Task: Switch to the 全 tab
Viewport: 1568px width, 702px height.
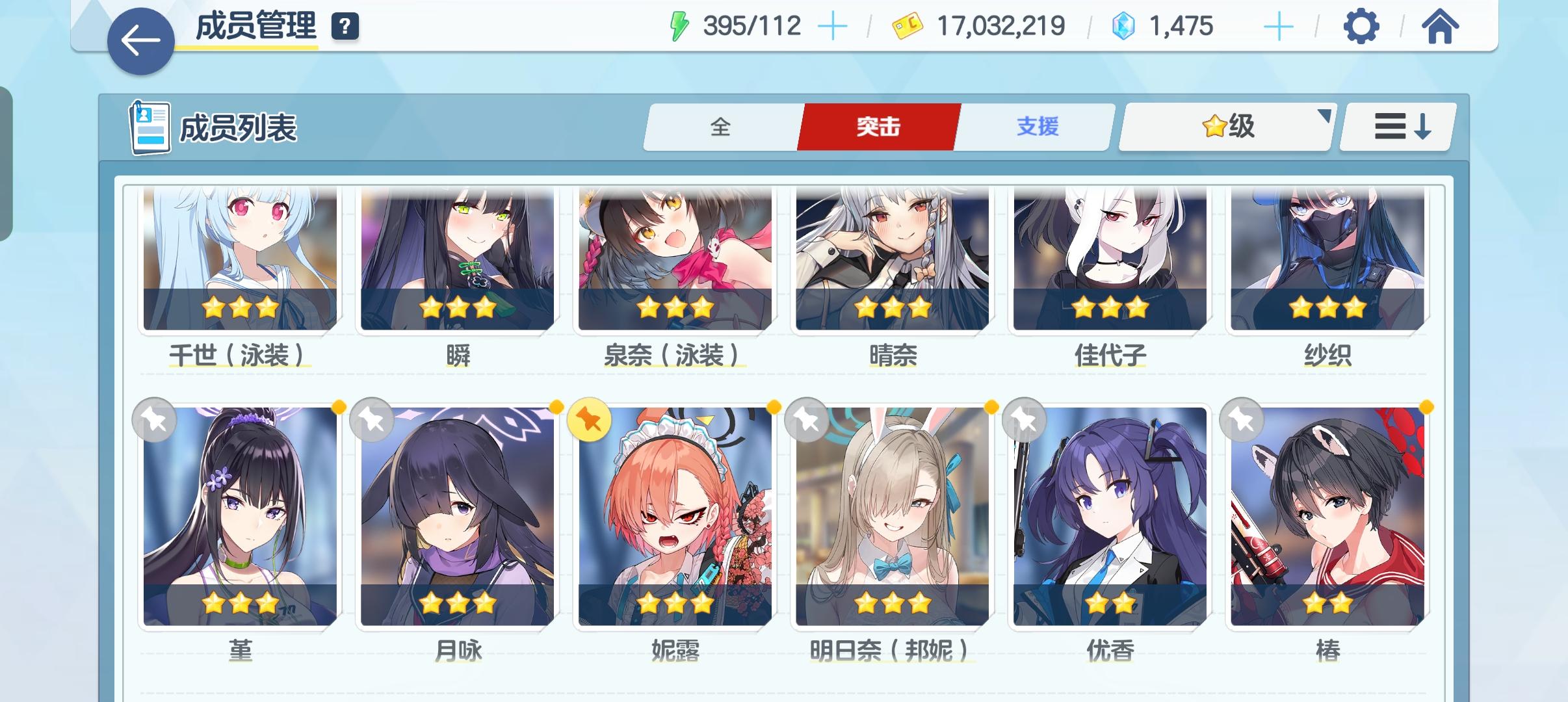Action: (720, 127)
